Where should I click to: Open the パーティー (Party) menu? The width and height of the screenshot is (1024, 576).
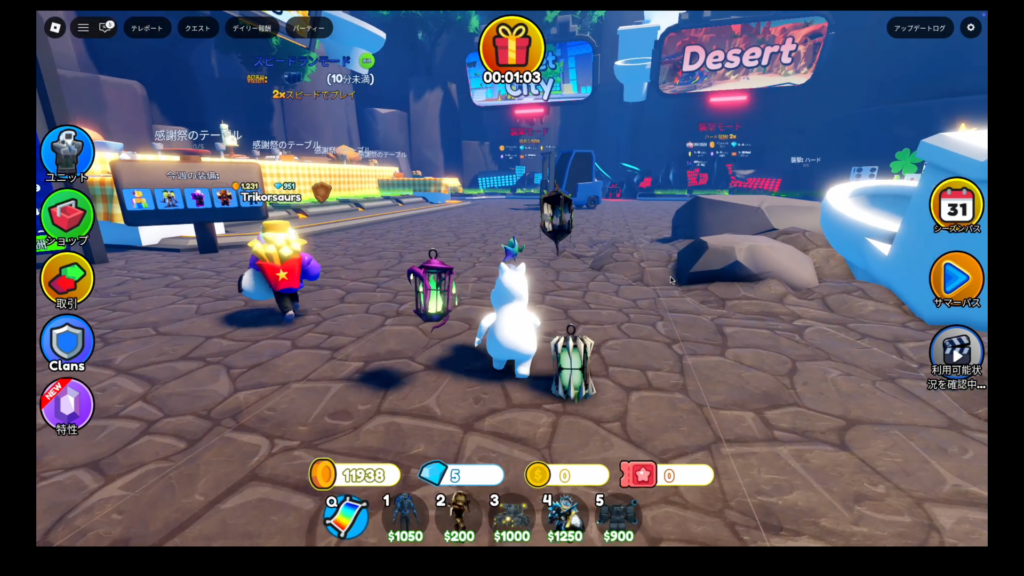pyautogui.click(x=309, y=28)
